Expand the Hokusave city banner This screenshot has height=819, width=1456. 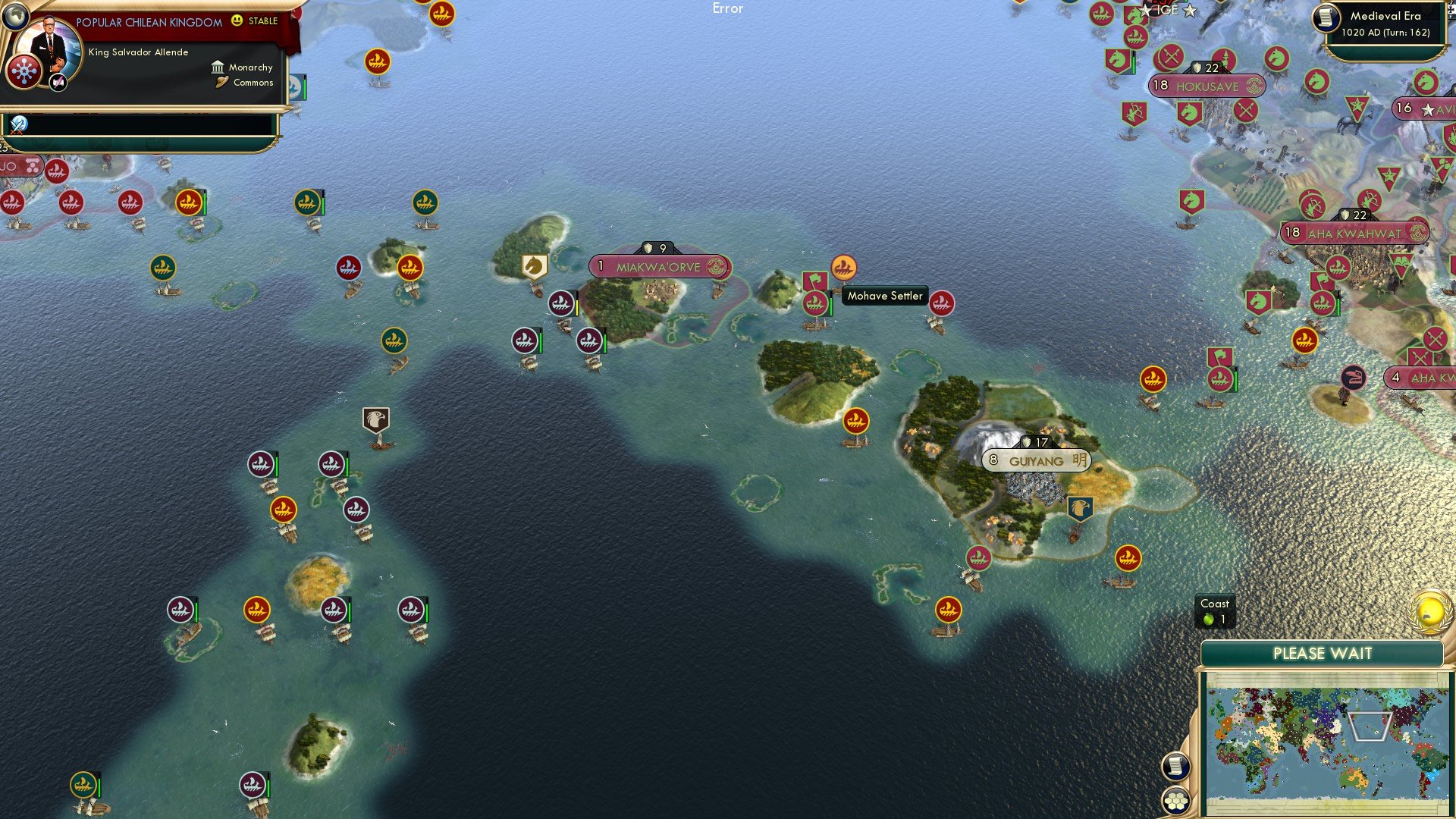1207,86
